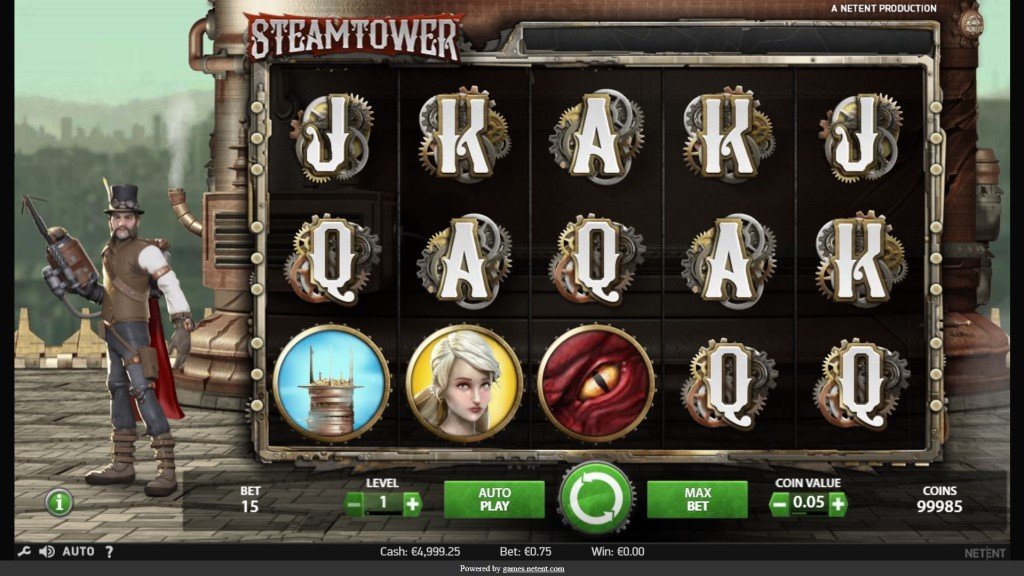Visit the games.netent.com link

tap(533, 569)
